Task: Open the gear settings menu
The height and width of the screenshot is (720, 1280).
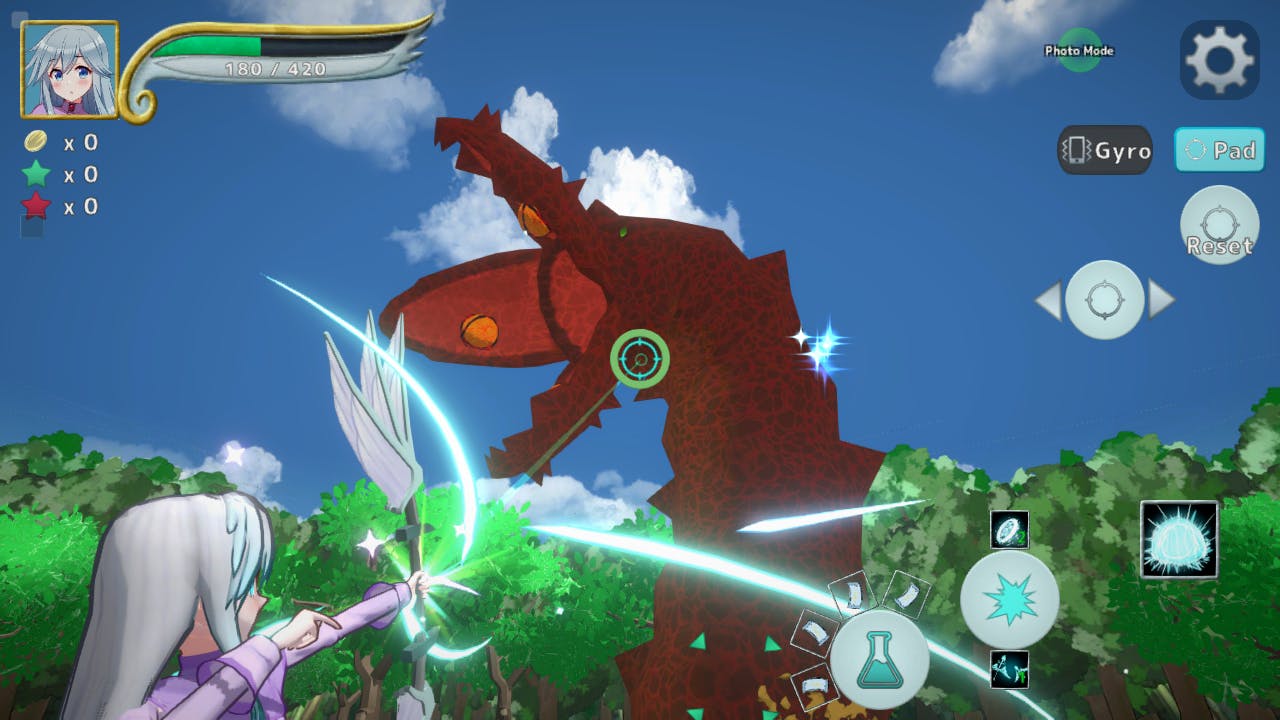Action: coord(1219,59)
